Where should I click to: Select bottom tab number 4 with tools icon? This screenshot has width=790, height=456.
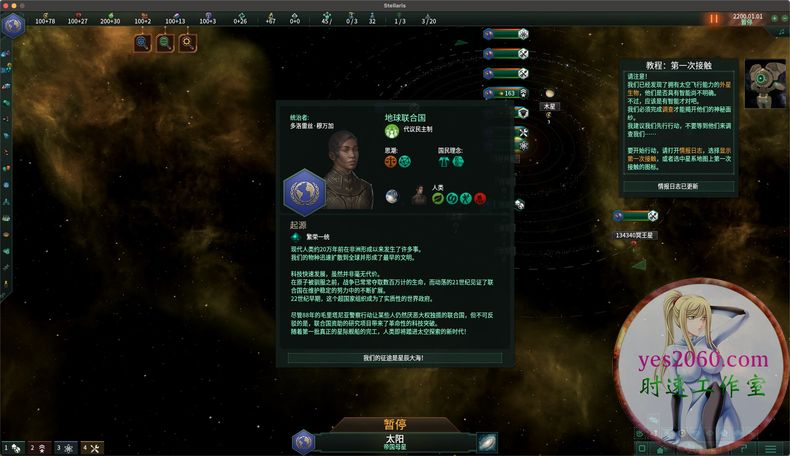[90, 448]
